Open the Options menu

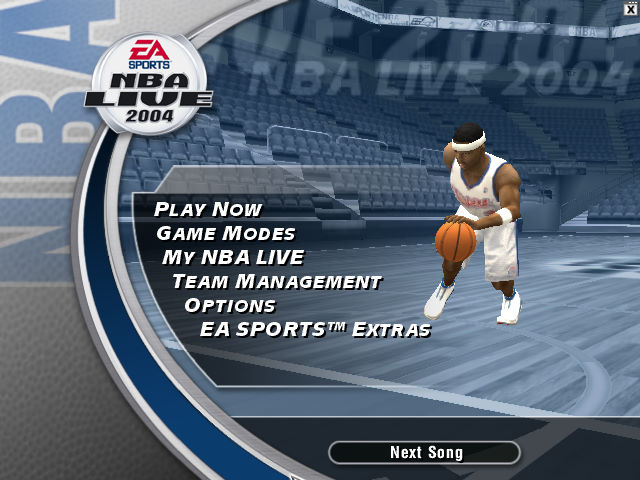(x=230, y=306)
